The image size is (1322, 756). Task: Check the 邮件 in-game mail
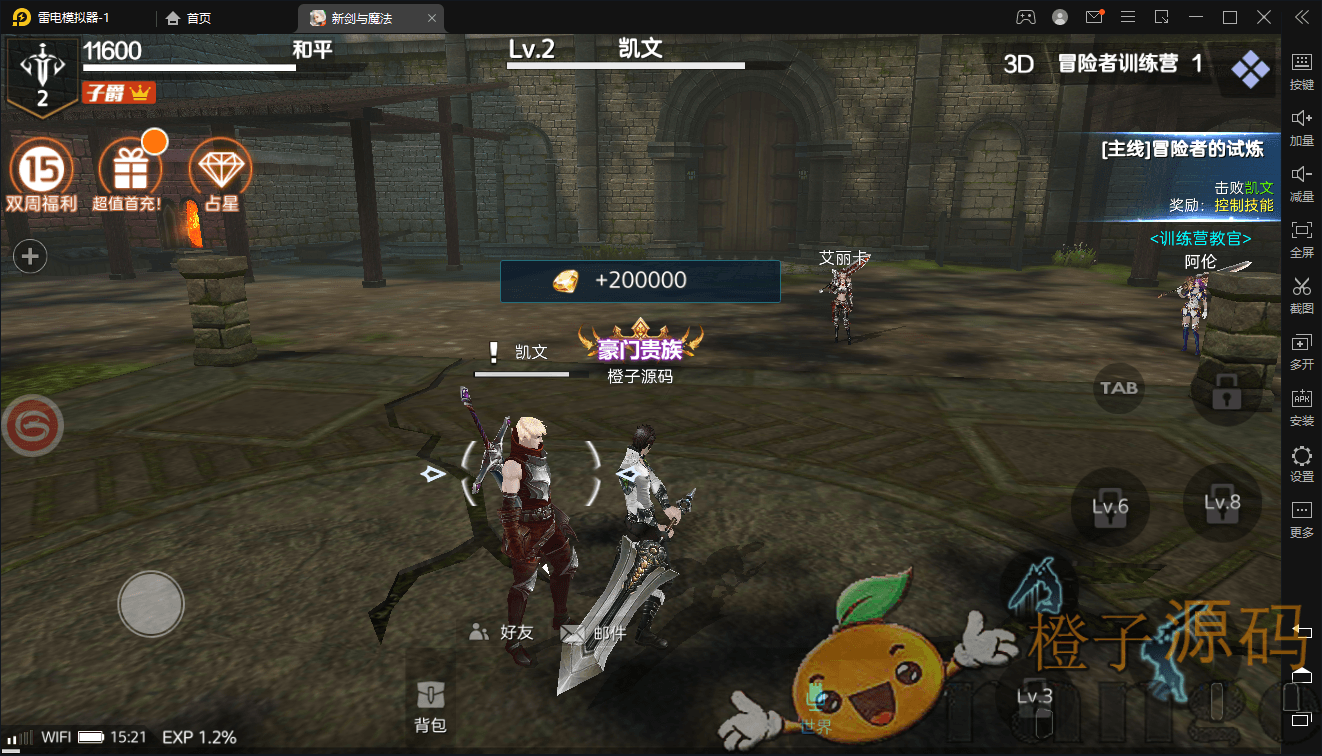(x=590, y=632)
